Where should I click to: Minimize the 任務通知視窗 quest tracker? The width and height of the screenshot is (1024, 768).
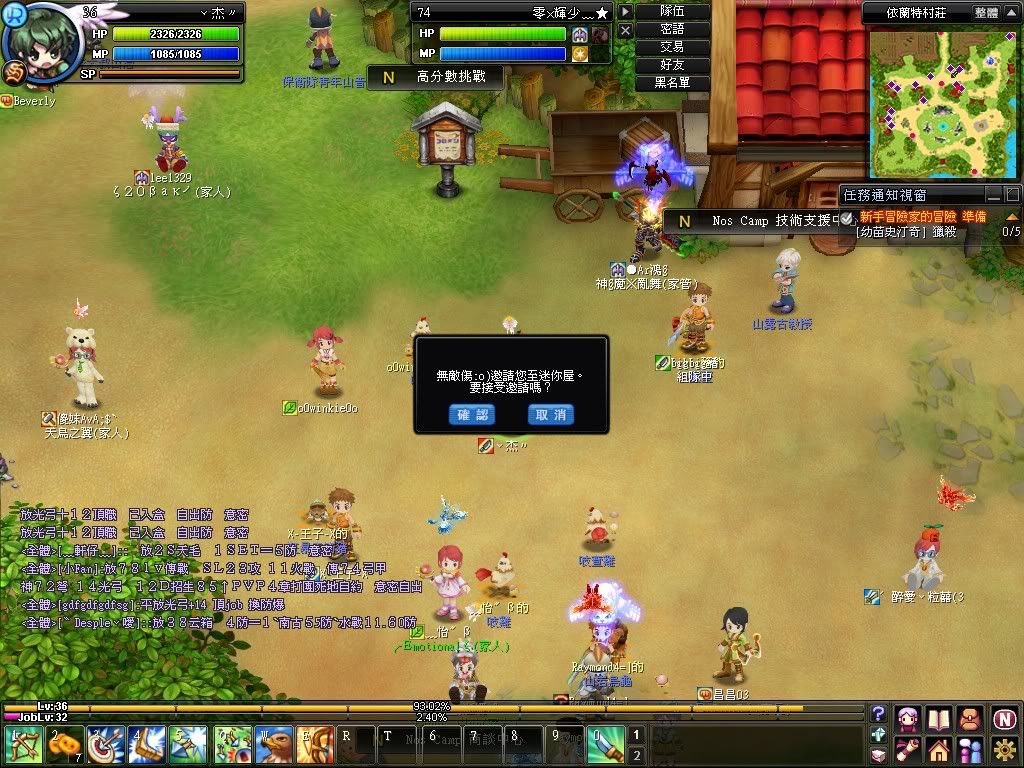tap(993, 195)
